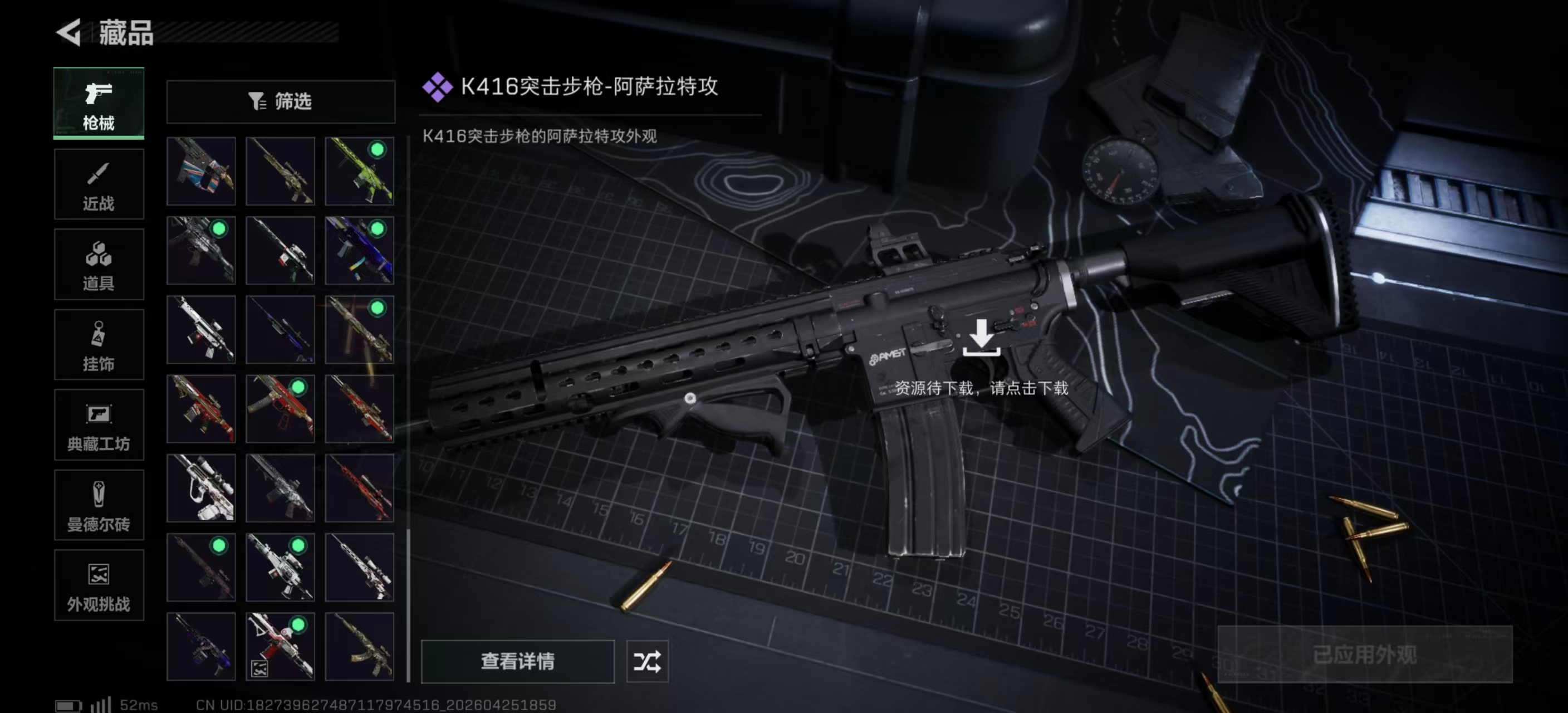
Task: Switch to the 枪械 firearms tab
Action: click(x=99, y=104)
